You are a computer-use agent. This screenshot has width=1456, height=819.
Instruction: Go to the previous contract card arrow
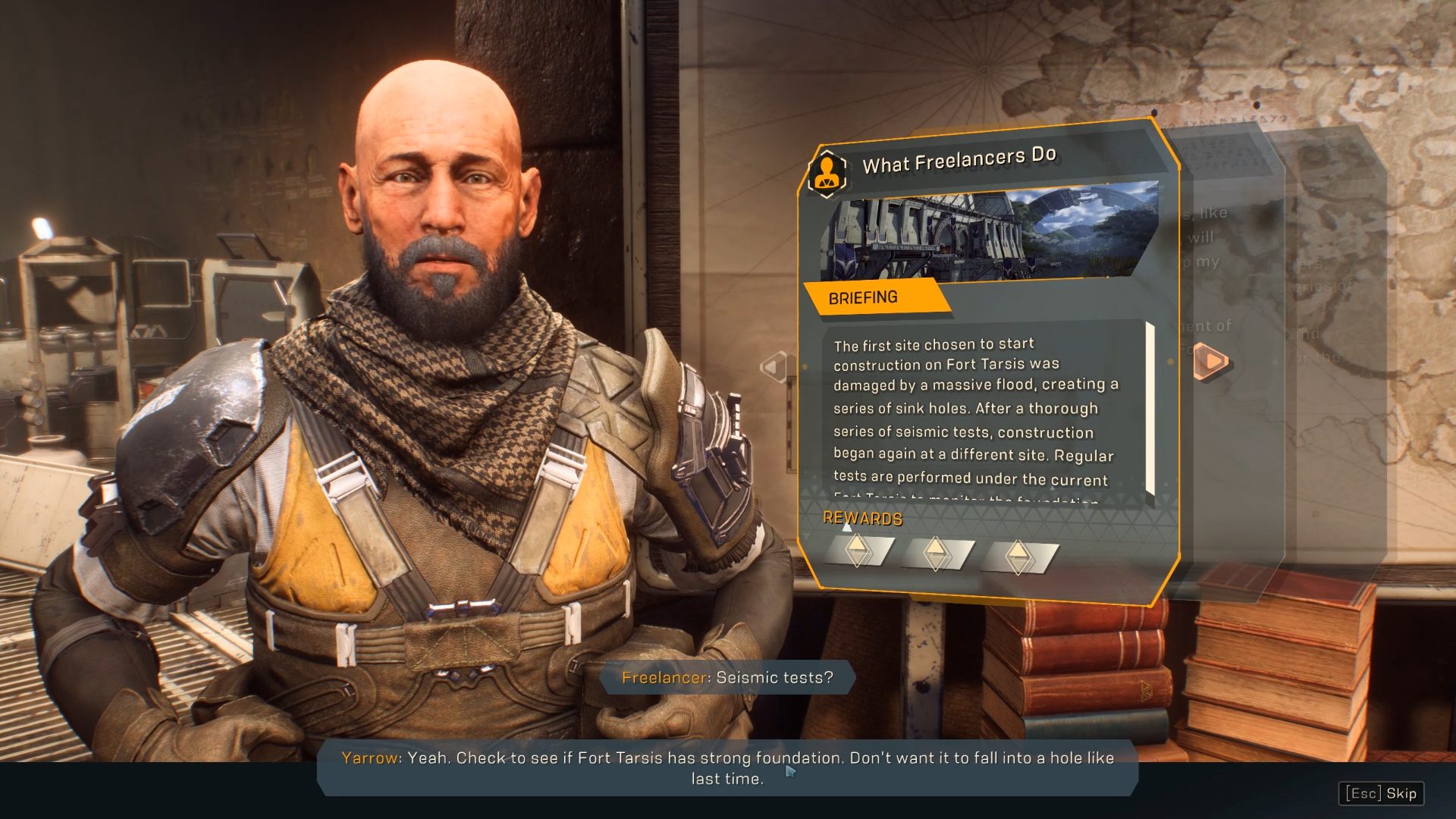tap(773, 367)
